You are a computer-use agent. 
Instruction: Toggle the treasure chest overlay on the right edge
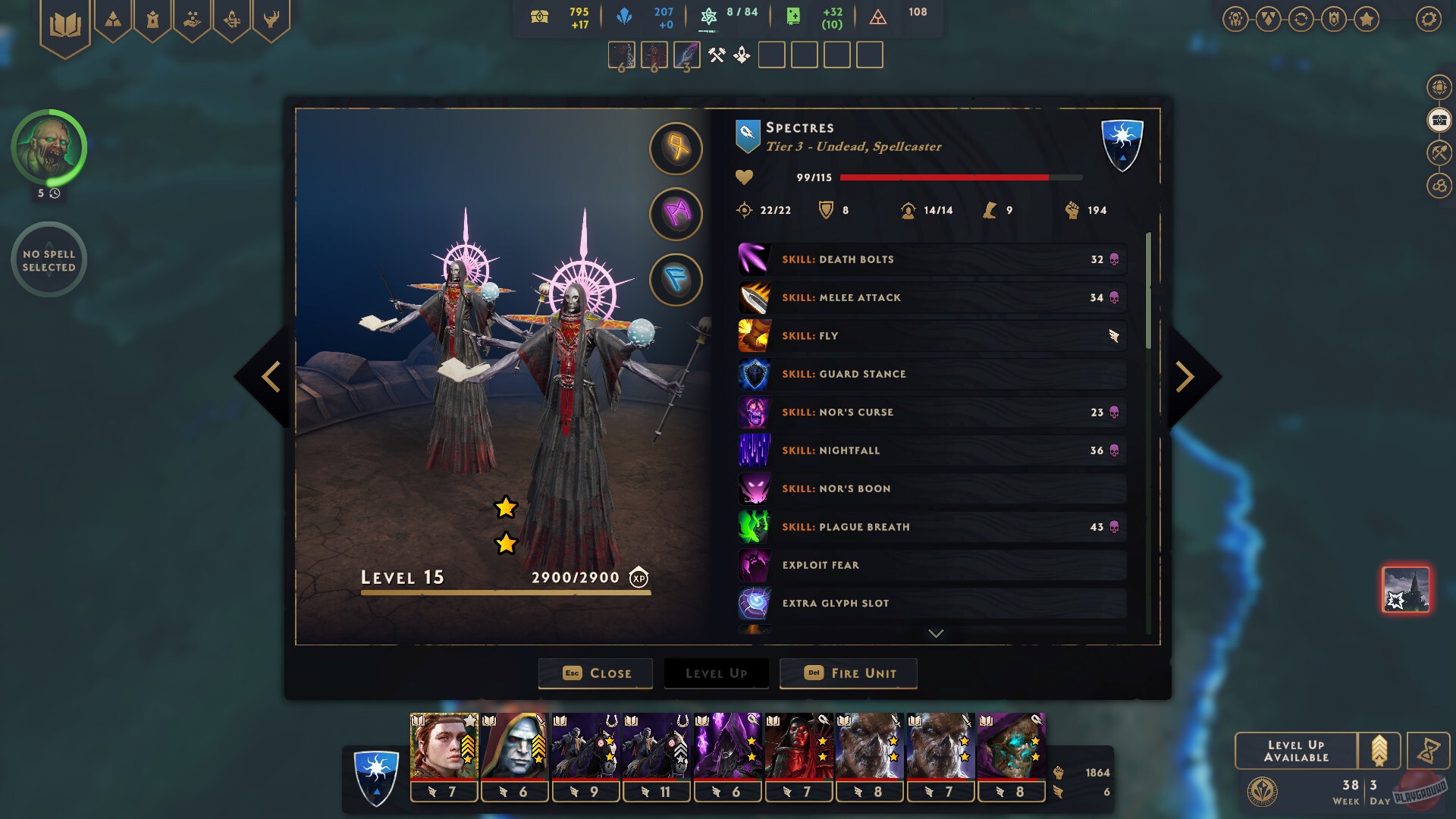coord(1439,119)
